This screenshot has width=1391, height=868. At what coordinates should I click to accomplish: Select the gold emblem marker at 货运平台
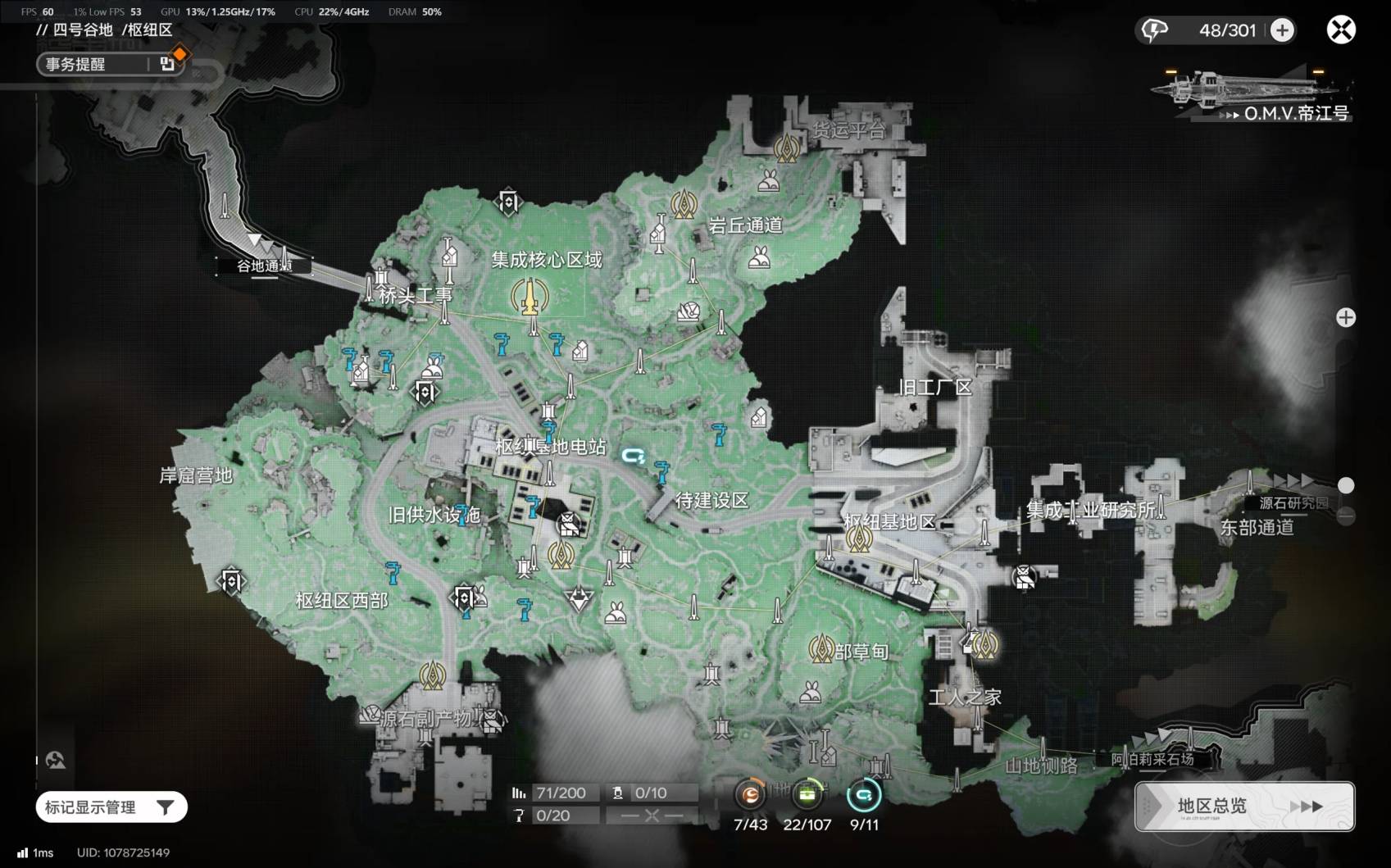[787, 148]
